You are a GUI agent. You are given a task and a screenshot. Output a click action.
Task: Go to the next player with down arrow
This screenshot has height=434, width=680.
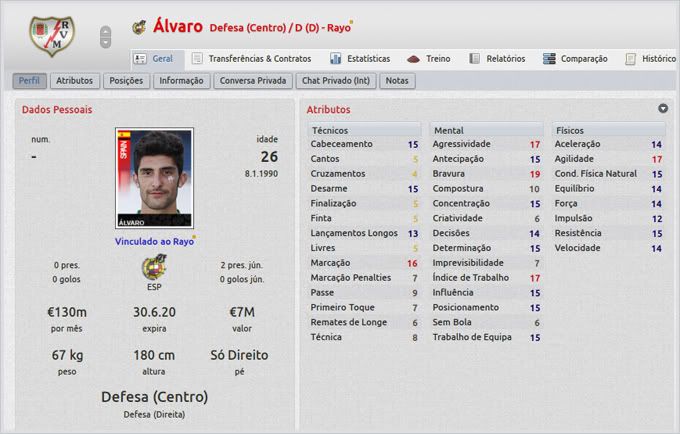pyautogui.click(x=105, y=43)
